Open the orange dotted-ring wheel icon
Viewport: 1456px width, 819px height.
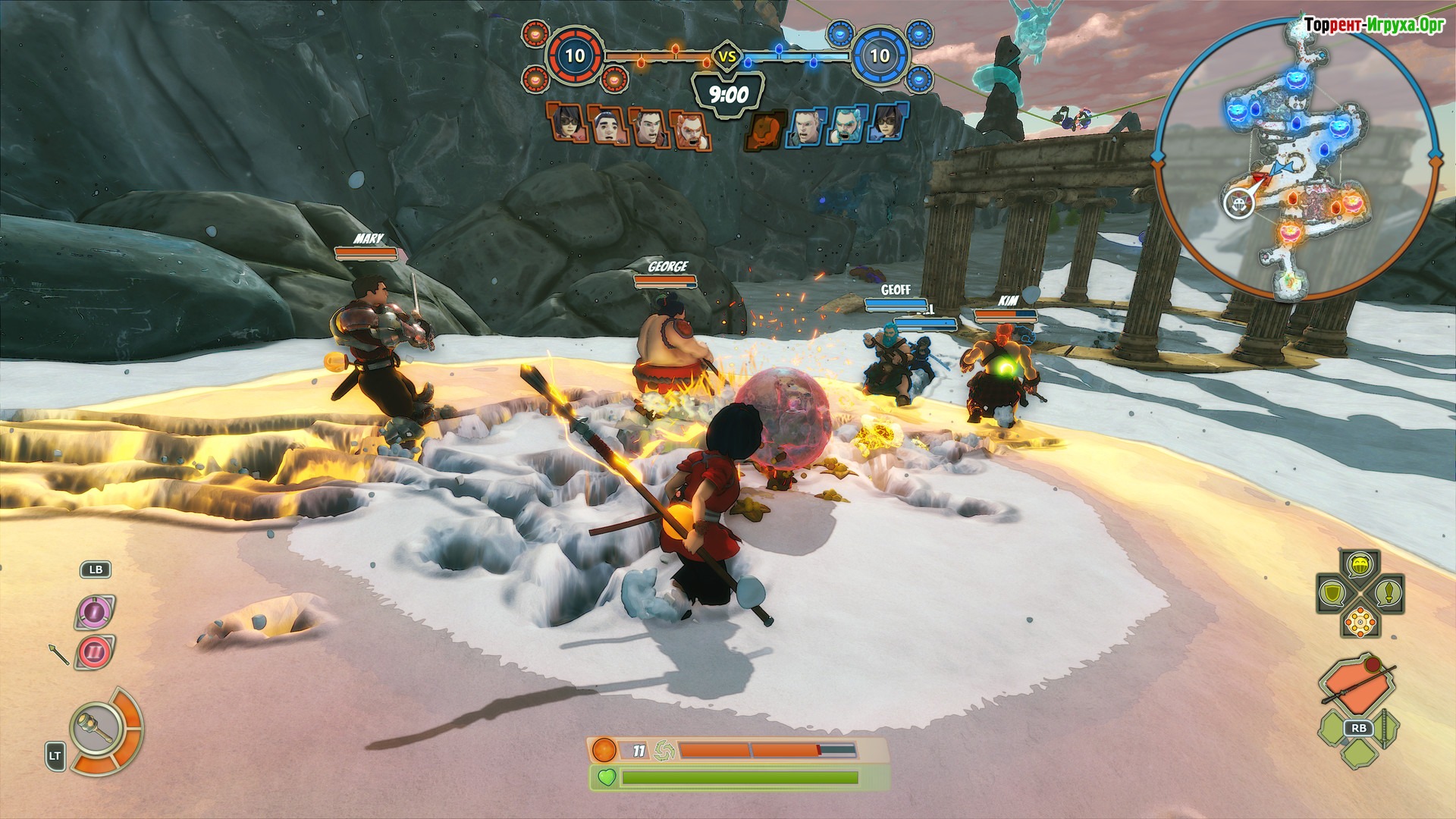pos(1360,622)
